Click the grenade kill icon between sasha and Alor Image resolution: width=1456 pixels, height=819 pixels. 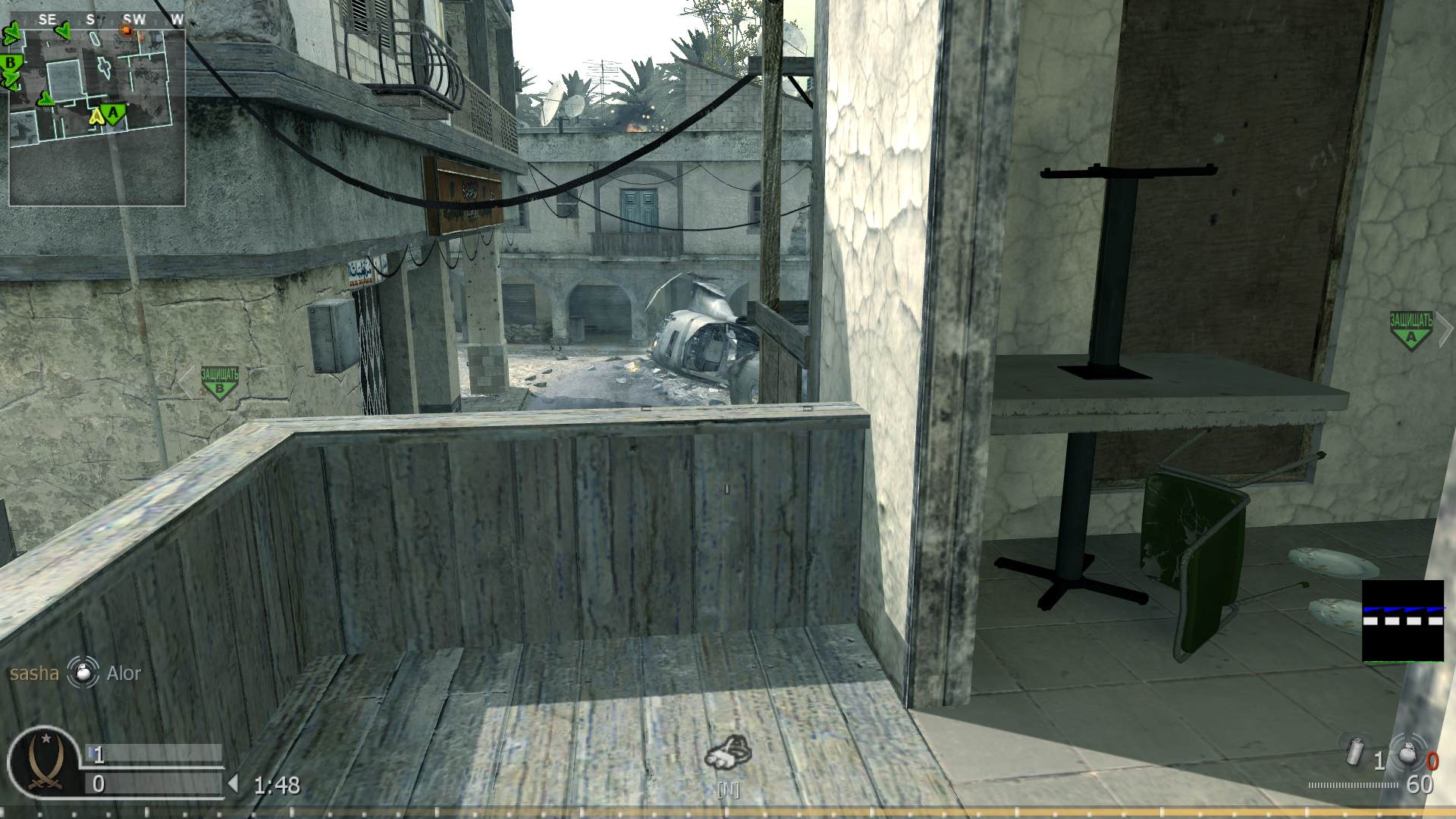click(82, 674)
